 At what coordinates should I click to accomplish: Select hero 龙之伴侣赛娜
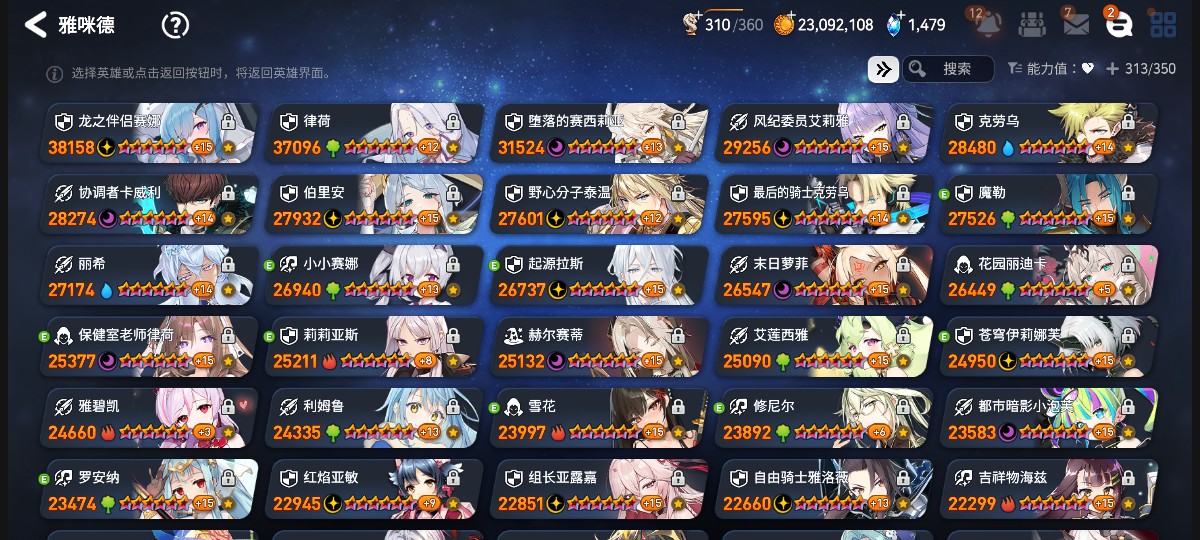148,134
